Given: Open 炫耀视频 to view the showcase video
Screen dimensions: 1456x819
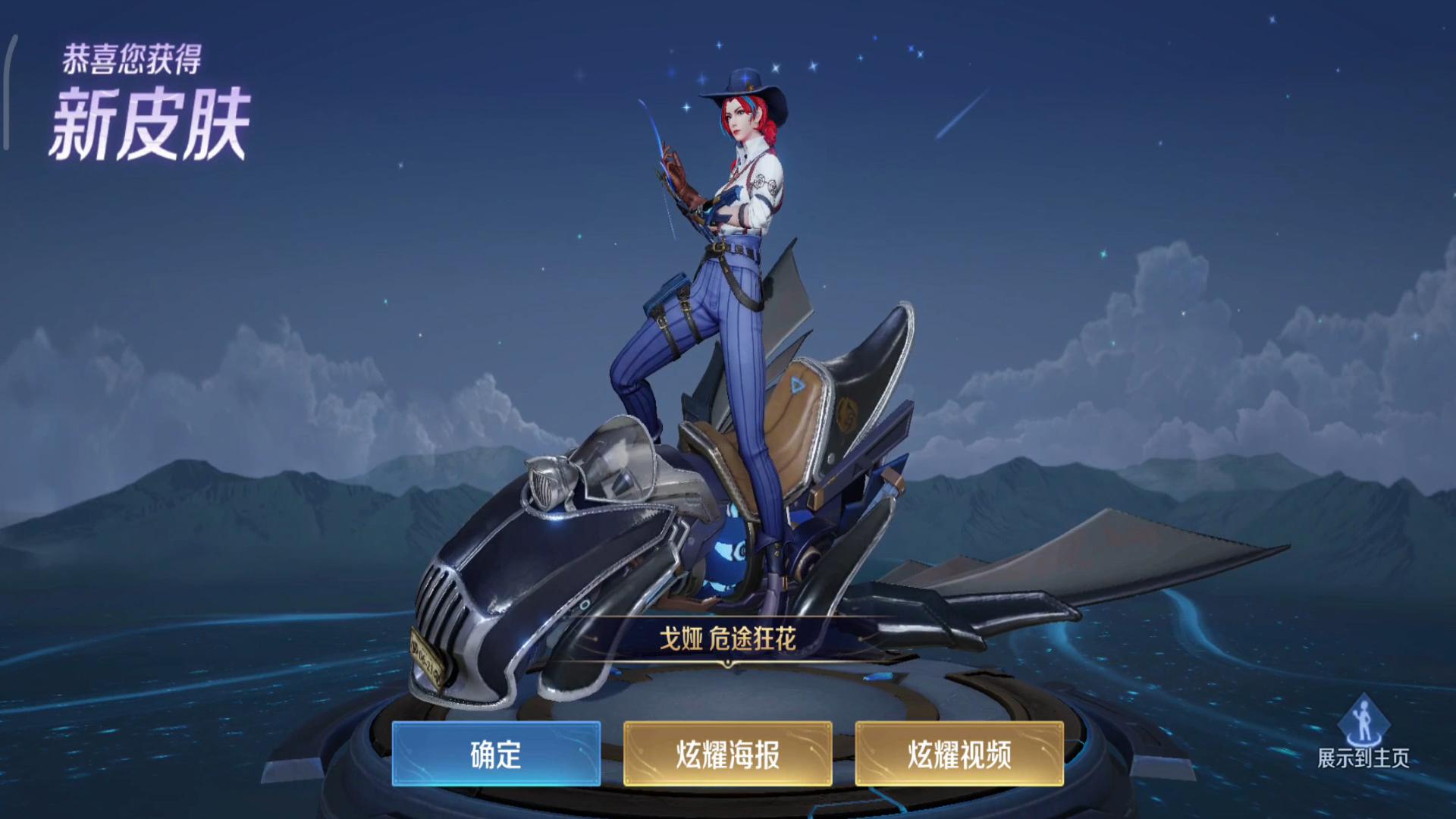Looking at the screenshot, I should 959,755.
